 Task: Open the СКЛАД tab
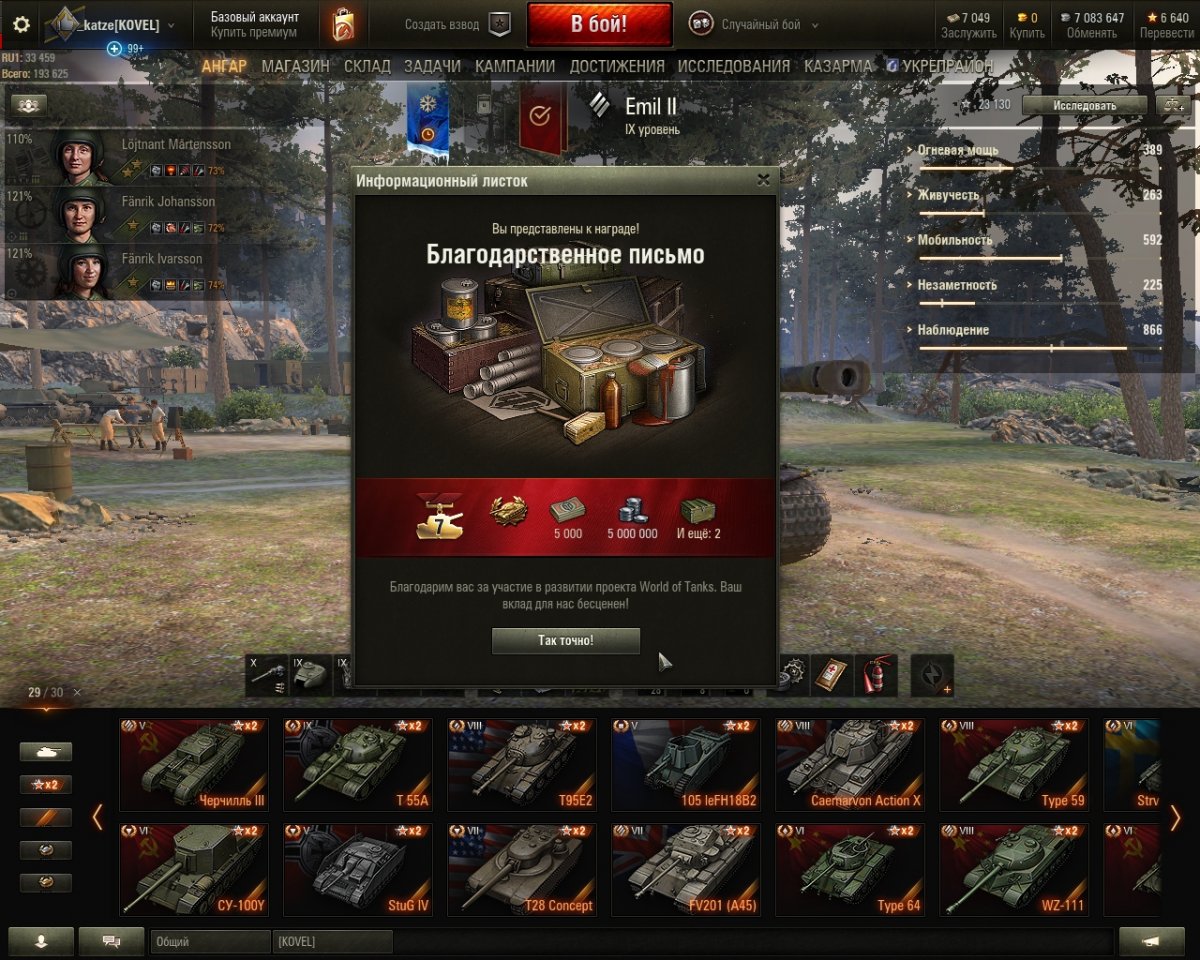click(367, 66)
